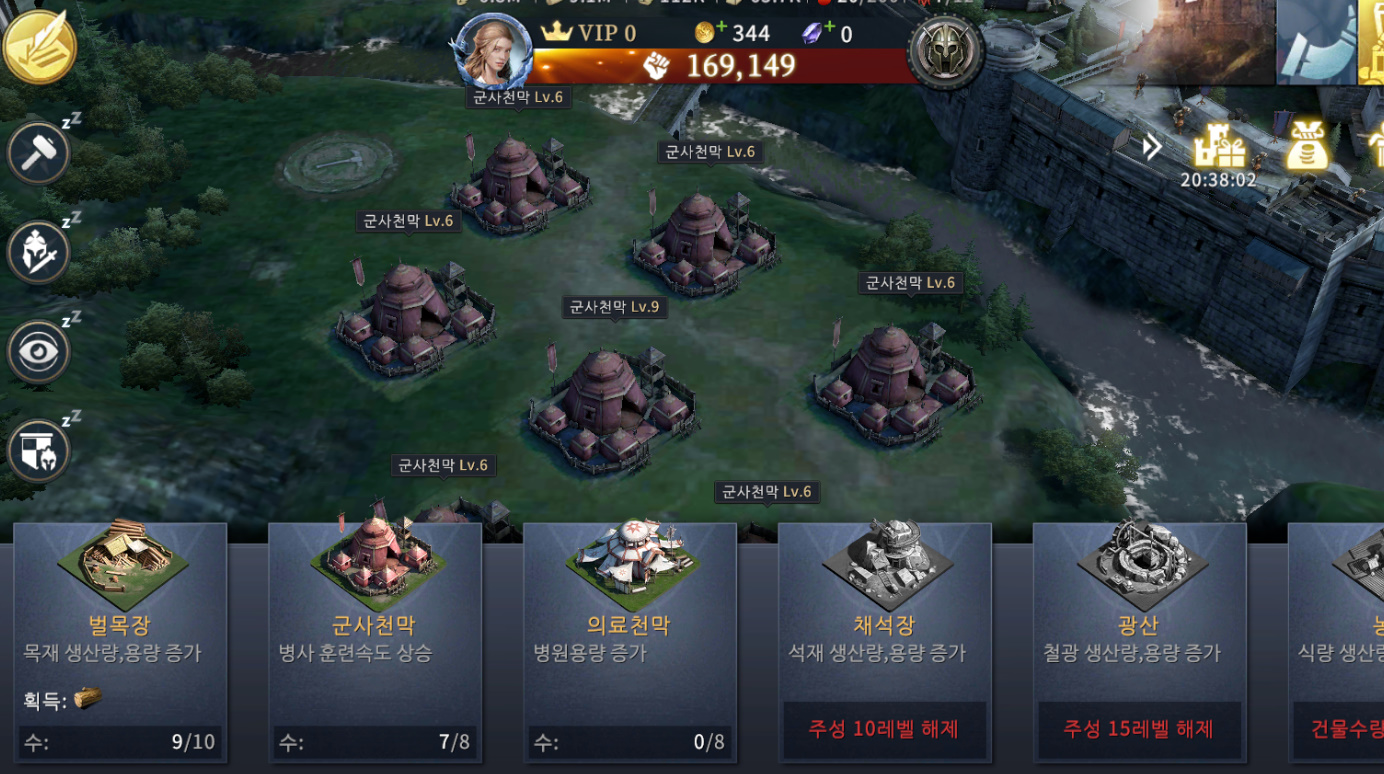
Task: Open the golden winged quest icon
Action: (40, 47)
